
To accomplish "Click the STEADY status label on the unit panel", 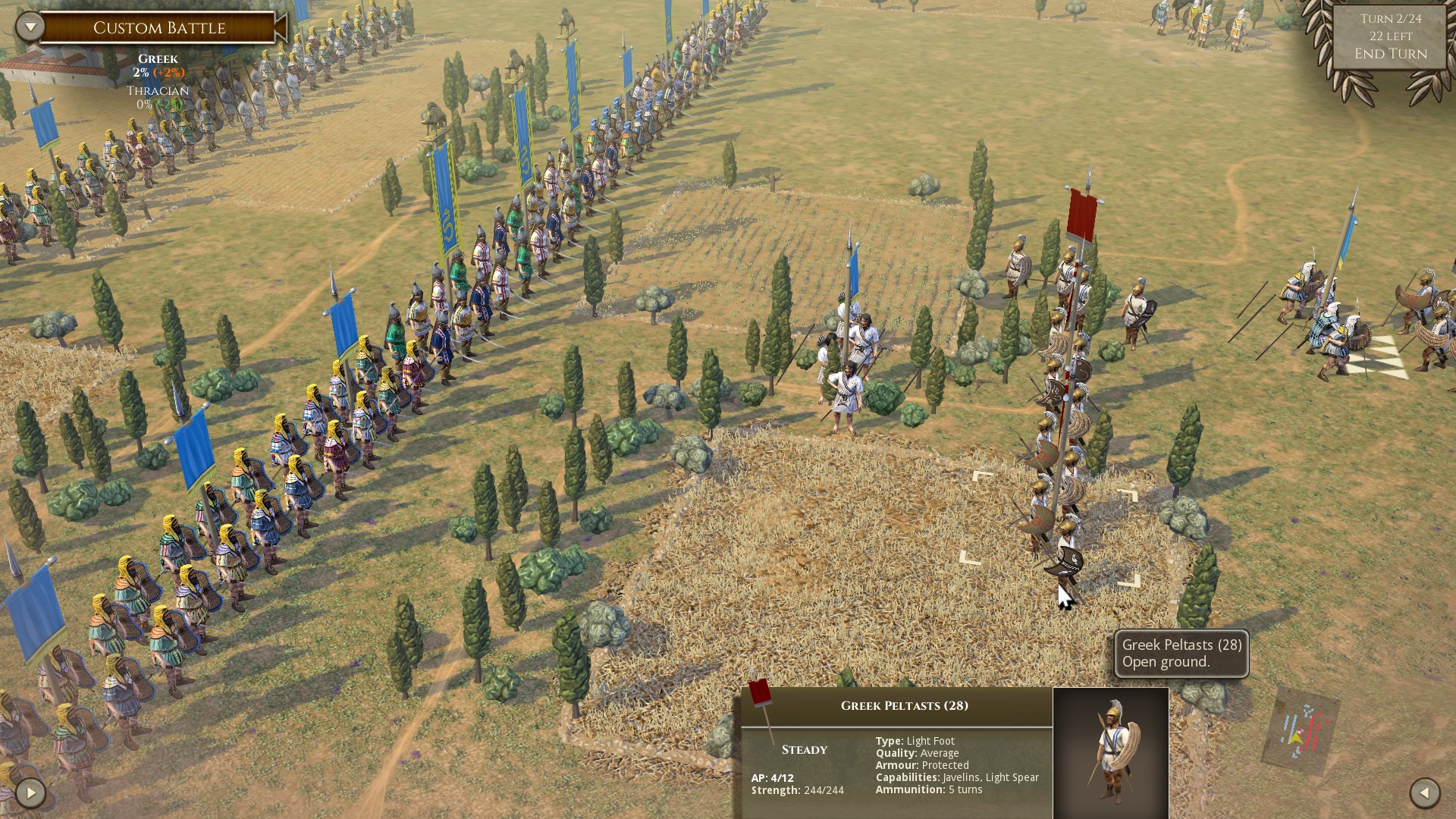I will coord(804,749).
